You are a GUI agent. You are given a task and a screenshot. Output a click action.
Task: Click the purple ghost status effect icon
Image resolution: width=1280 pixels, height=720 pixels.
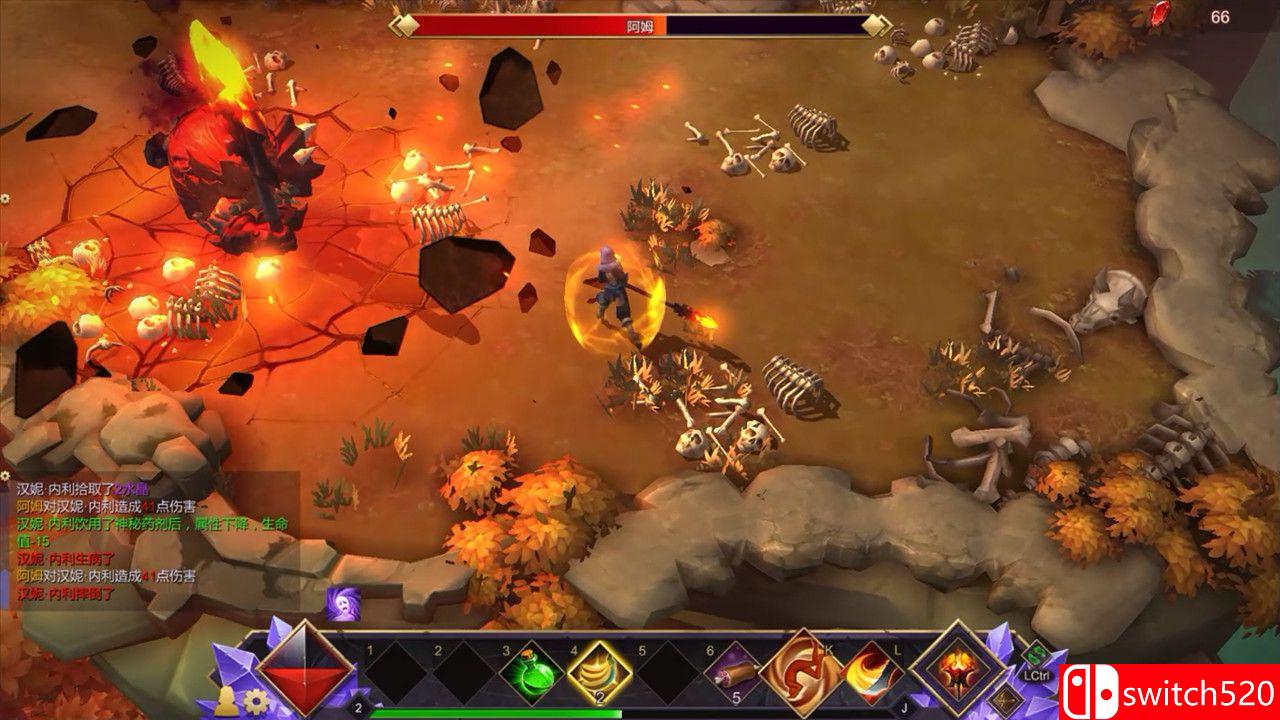pos(340,602)
